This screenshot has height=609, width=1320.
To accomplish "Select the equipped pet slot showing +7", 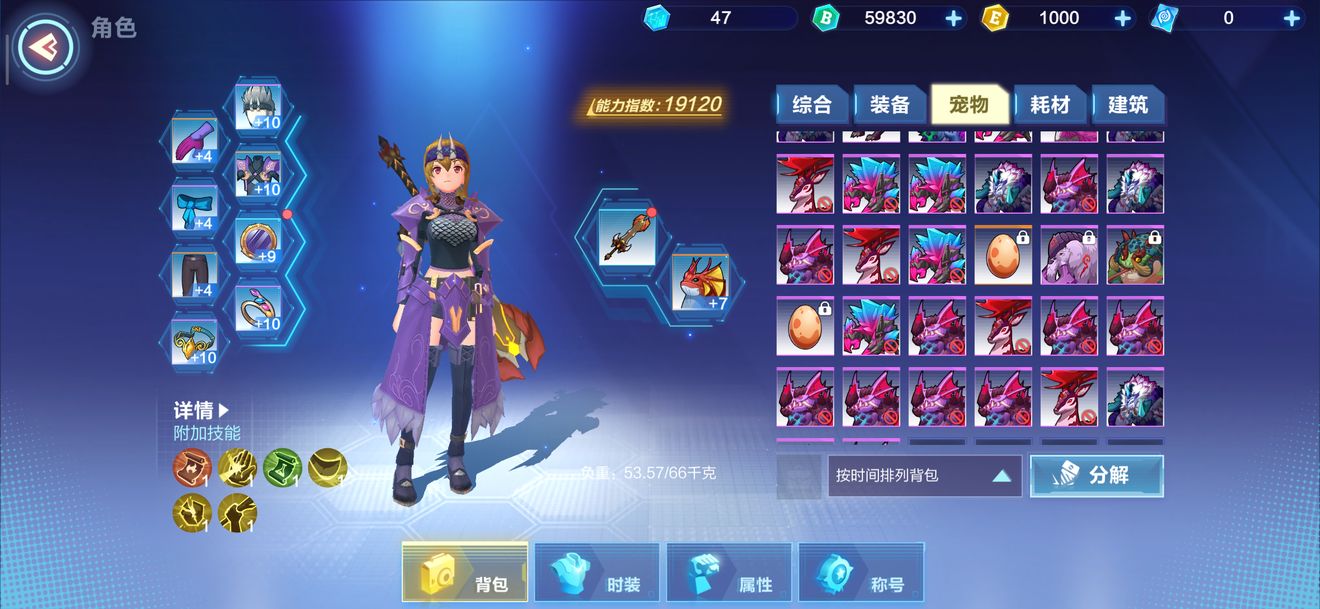I will point(699,283).
